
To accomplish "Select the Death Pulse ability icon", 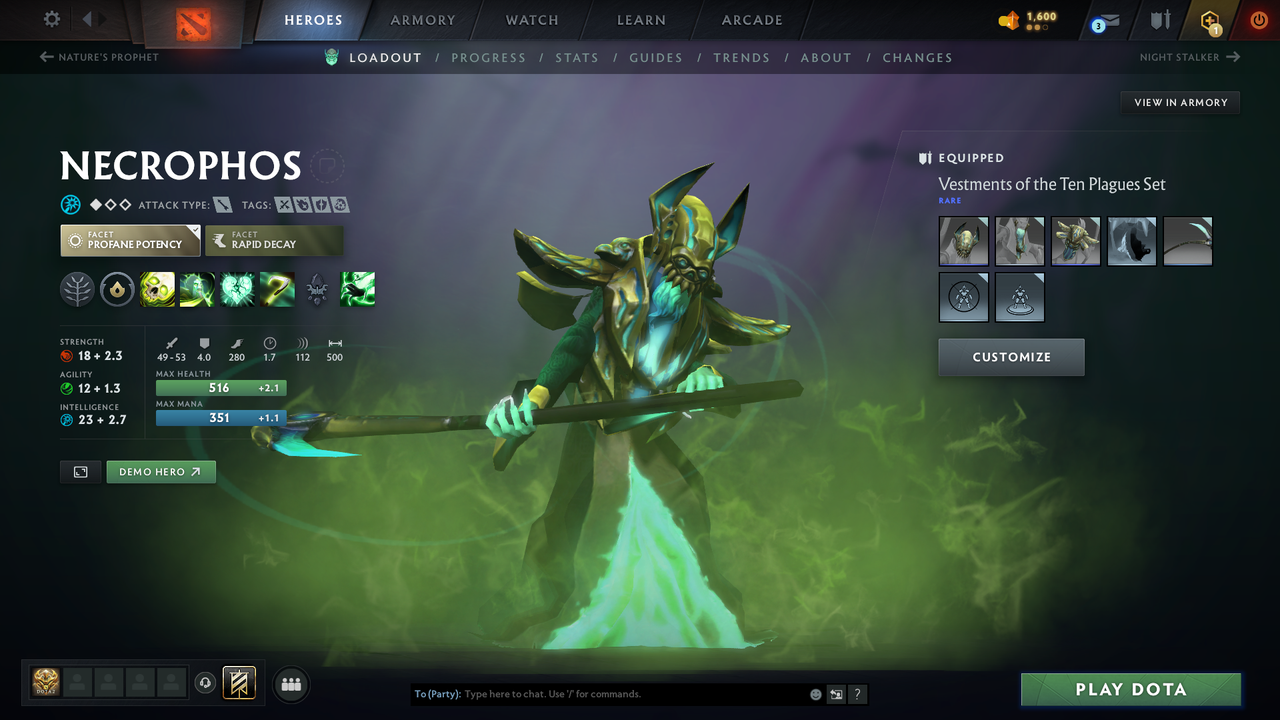I will pyautogui.click(x=157, y=289).
